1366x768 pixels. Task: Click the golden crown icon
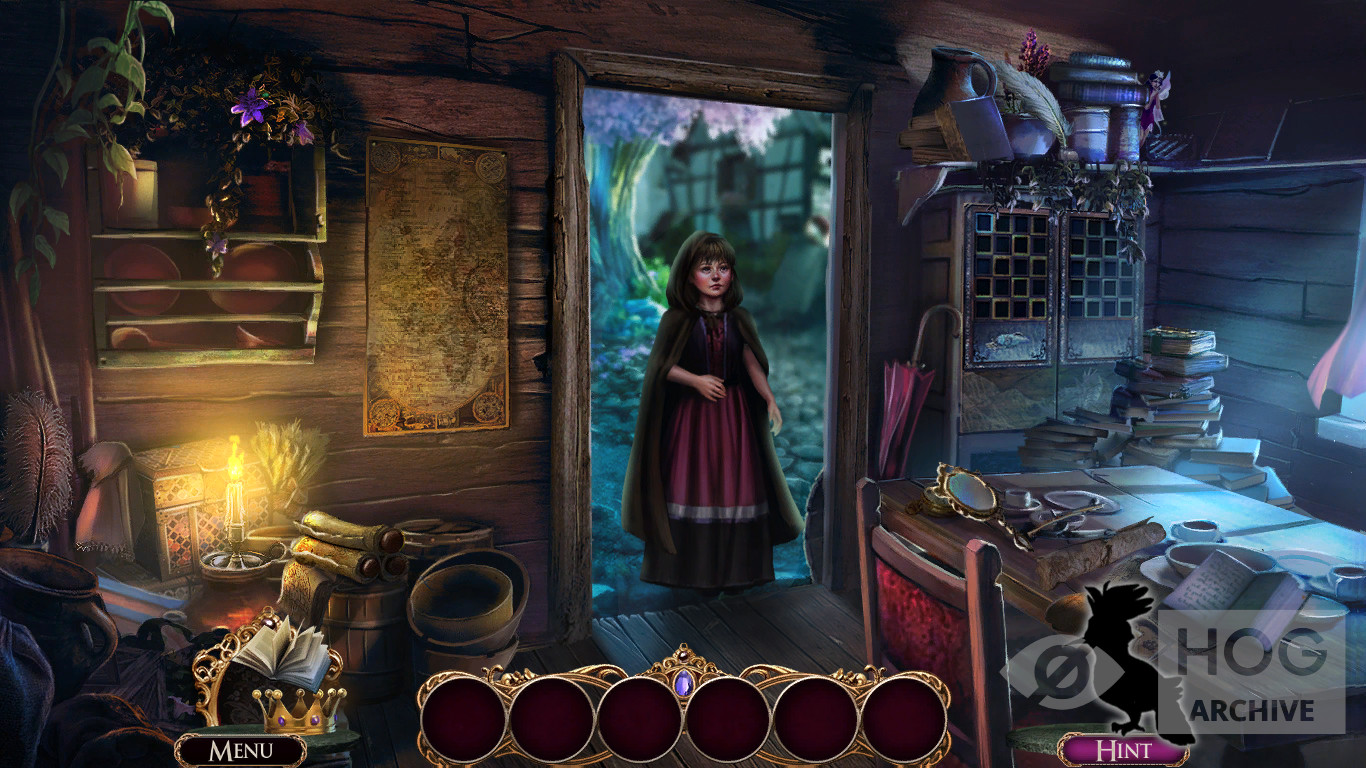pyautogui.click(x=298, y=709)
